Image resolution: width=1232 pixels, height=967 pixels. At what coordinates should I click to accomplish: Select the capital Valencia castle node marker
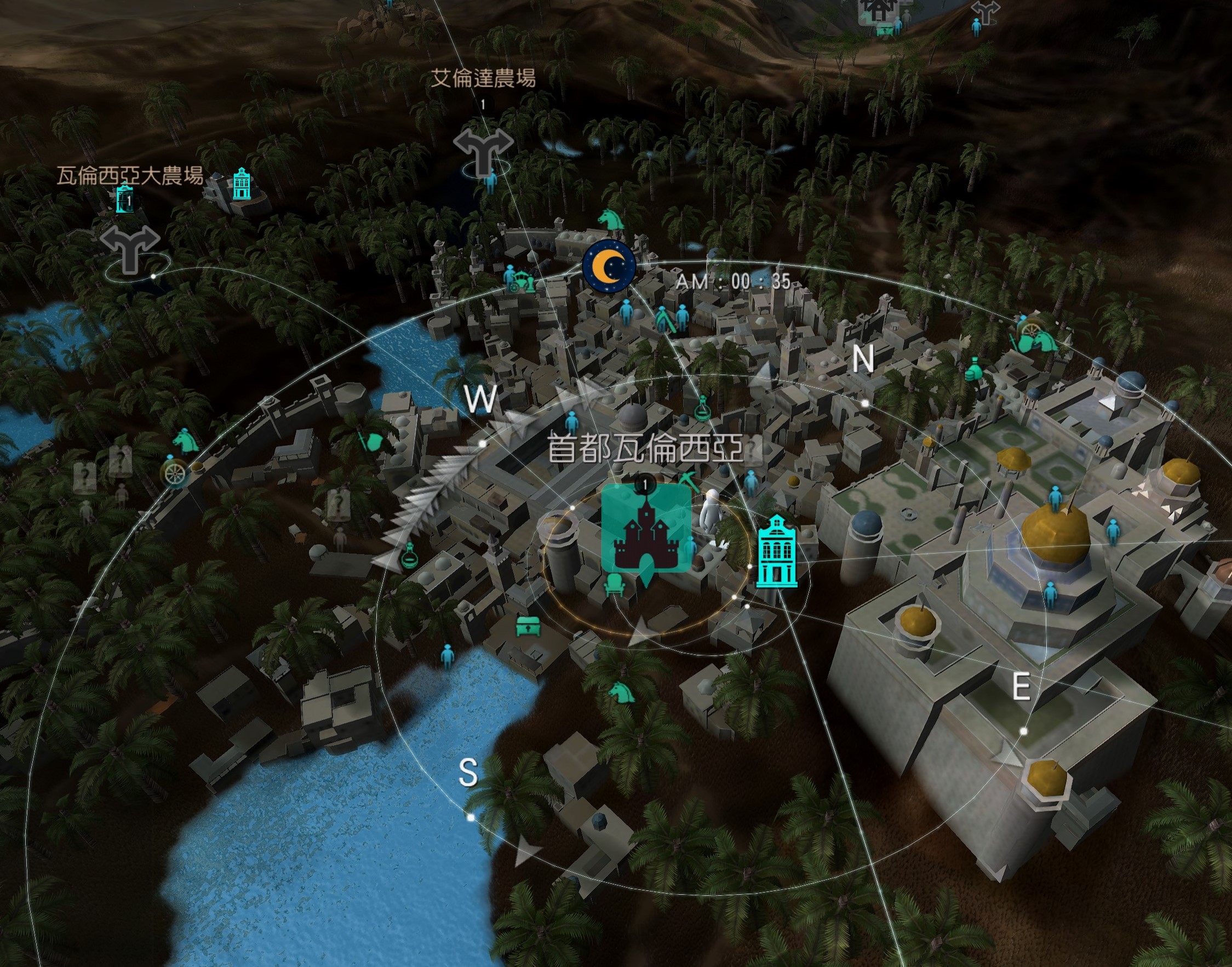tap(646, 529)
